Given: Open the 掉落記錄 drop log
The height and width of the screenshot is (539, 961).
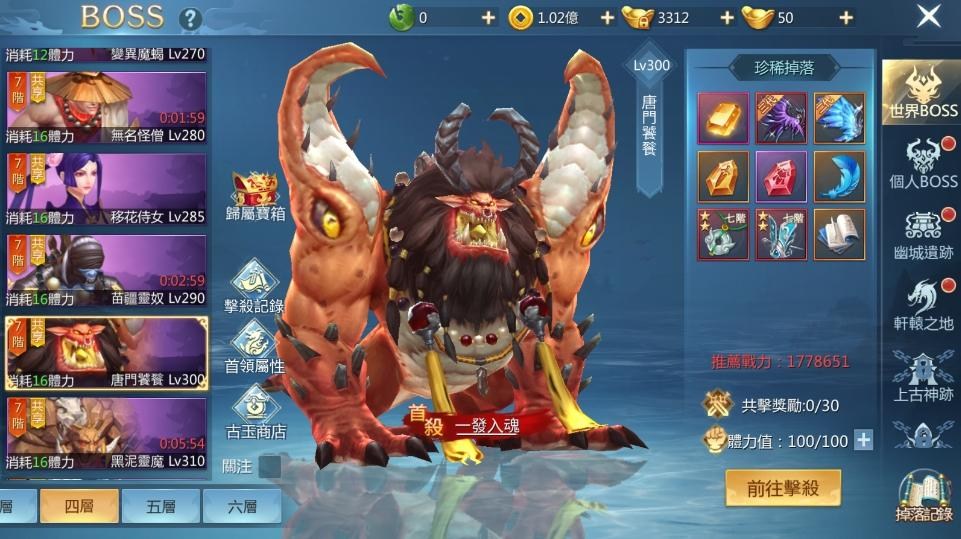Looking at the screenshot, I should (923, 497).
